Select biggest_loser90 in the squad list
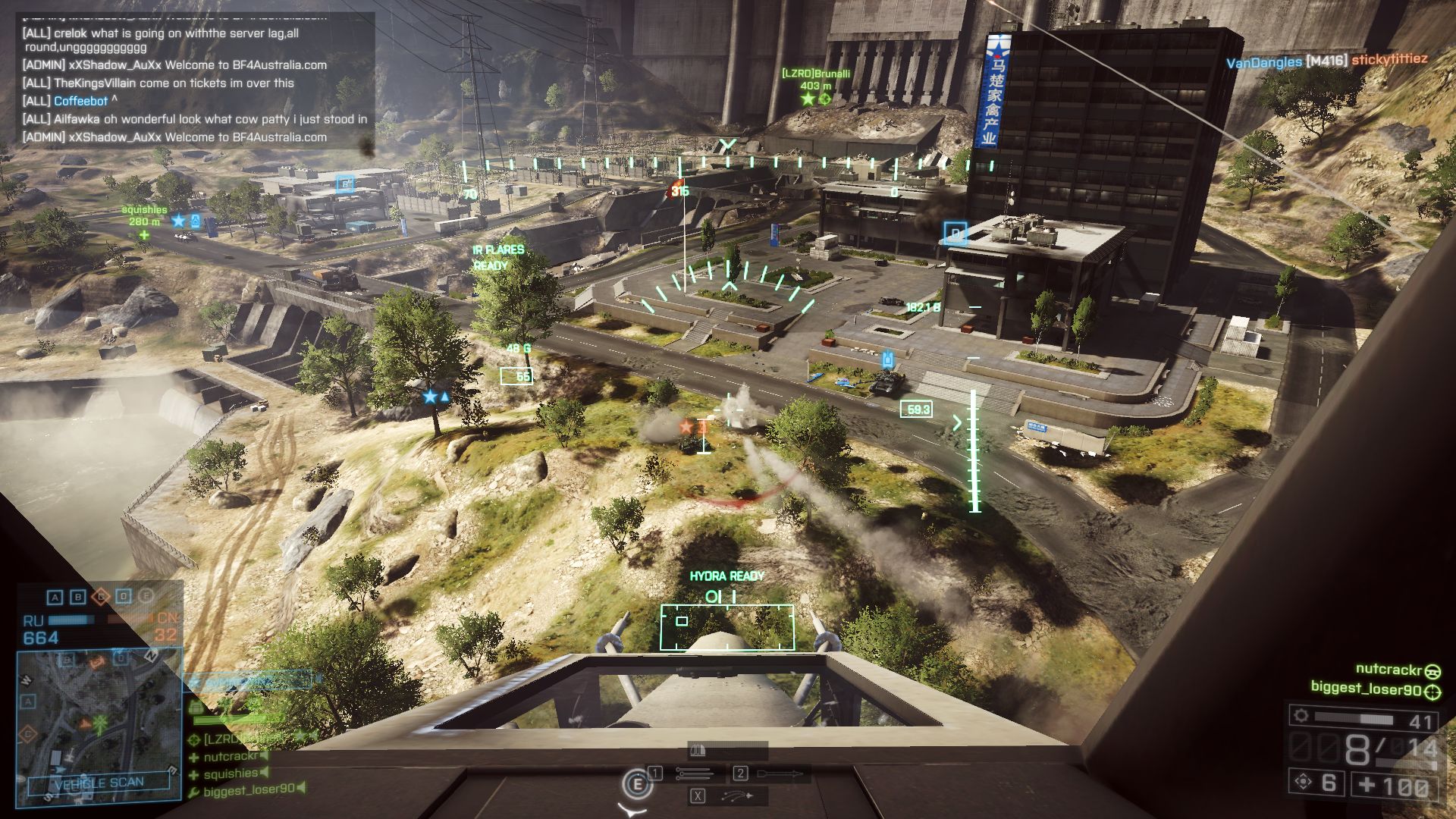The height and width of the screenshot is (819, 1456). click(248, 790)
